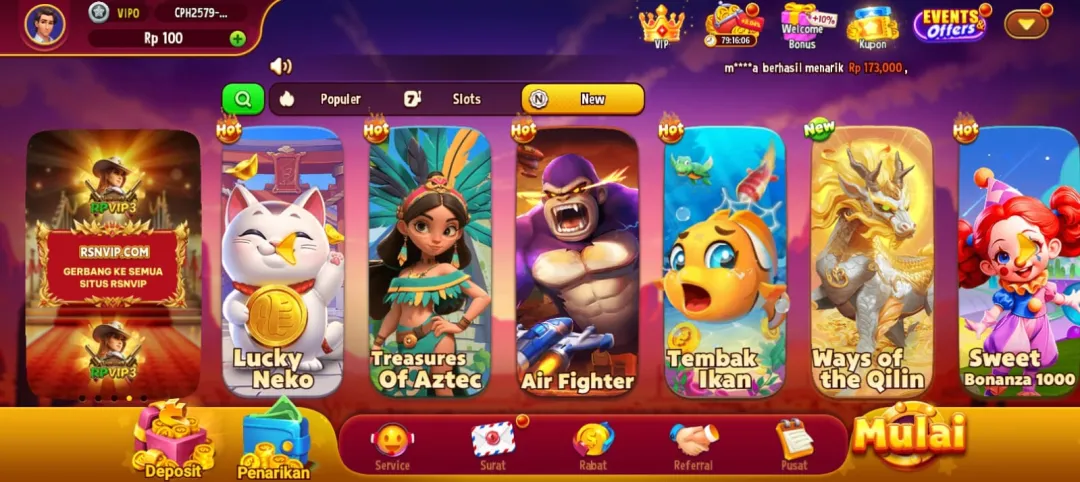Launch the Lucky Neko game
This screenshot has width=1080, height=482.
point(282,262)
